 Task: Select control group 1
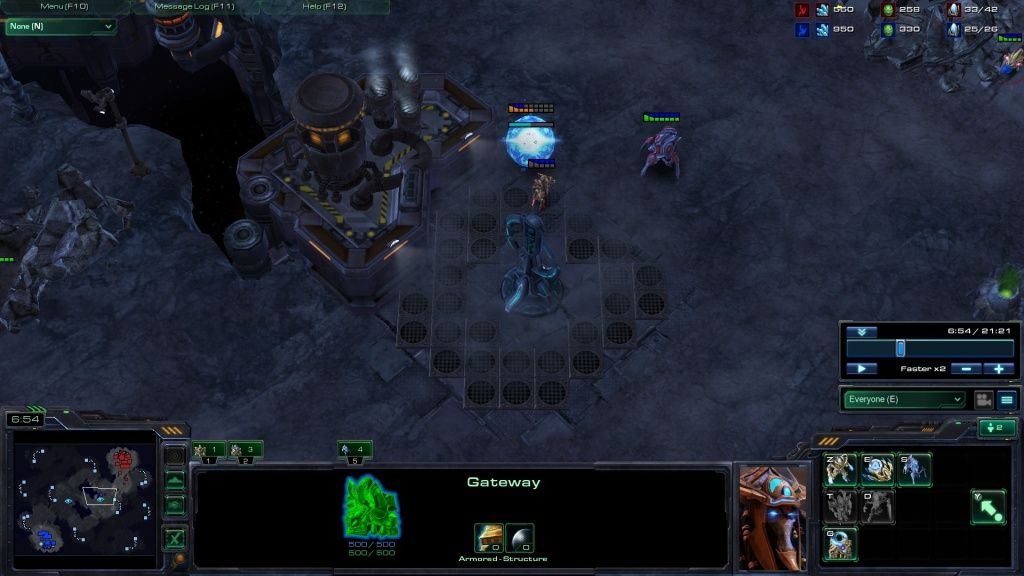[208, 451]
